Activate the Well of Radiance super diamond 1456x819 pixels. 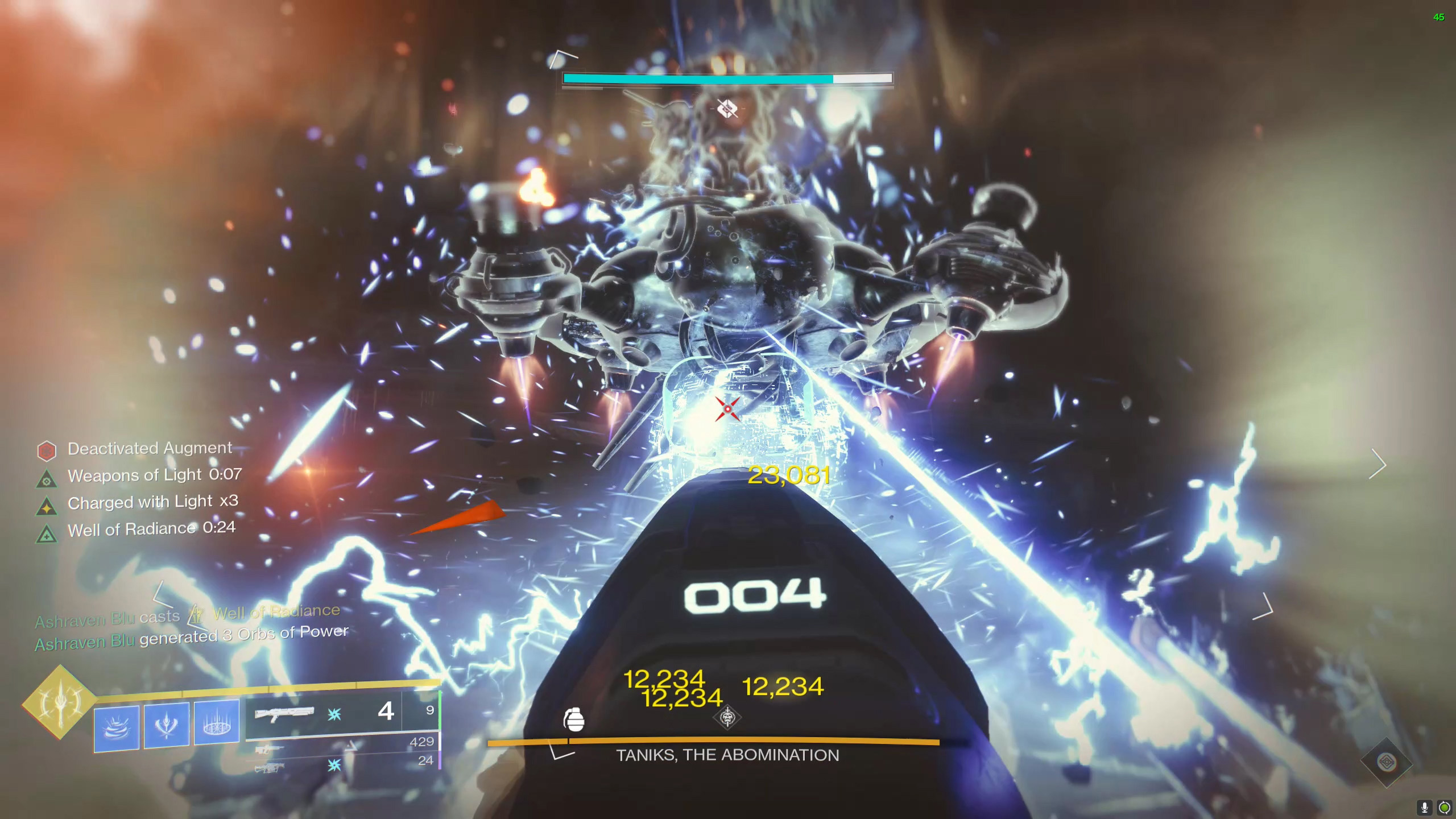pos(59,702)
